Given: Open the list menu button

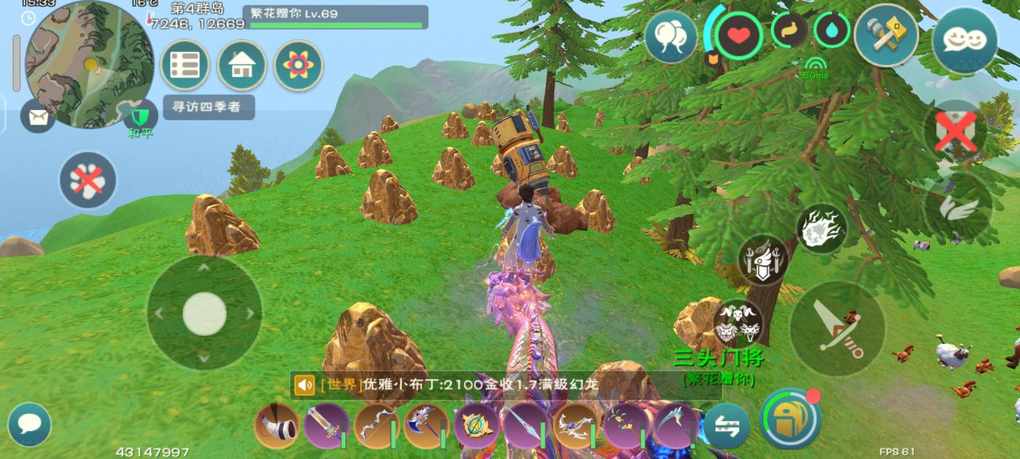Looking at the screenshot, I should (x=185, y=65).
